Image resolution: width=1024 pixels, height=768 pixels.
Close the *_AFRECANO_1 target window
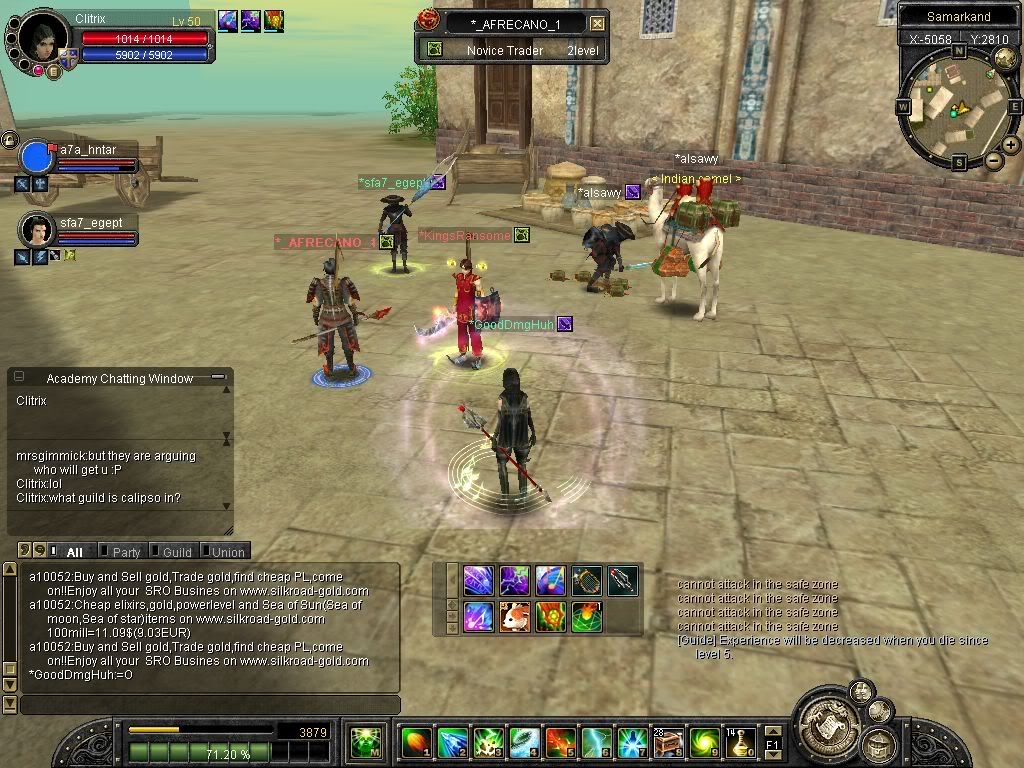click(x=597, y=23)
